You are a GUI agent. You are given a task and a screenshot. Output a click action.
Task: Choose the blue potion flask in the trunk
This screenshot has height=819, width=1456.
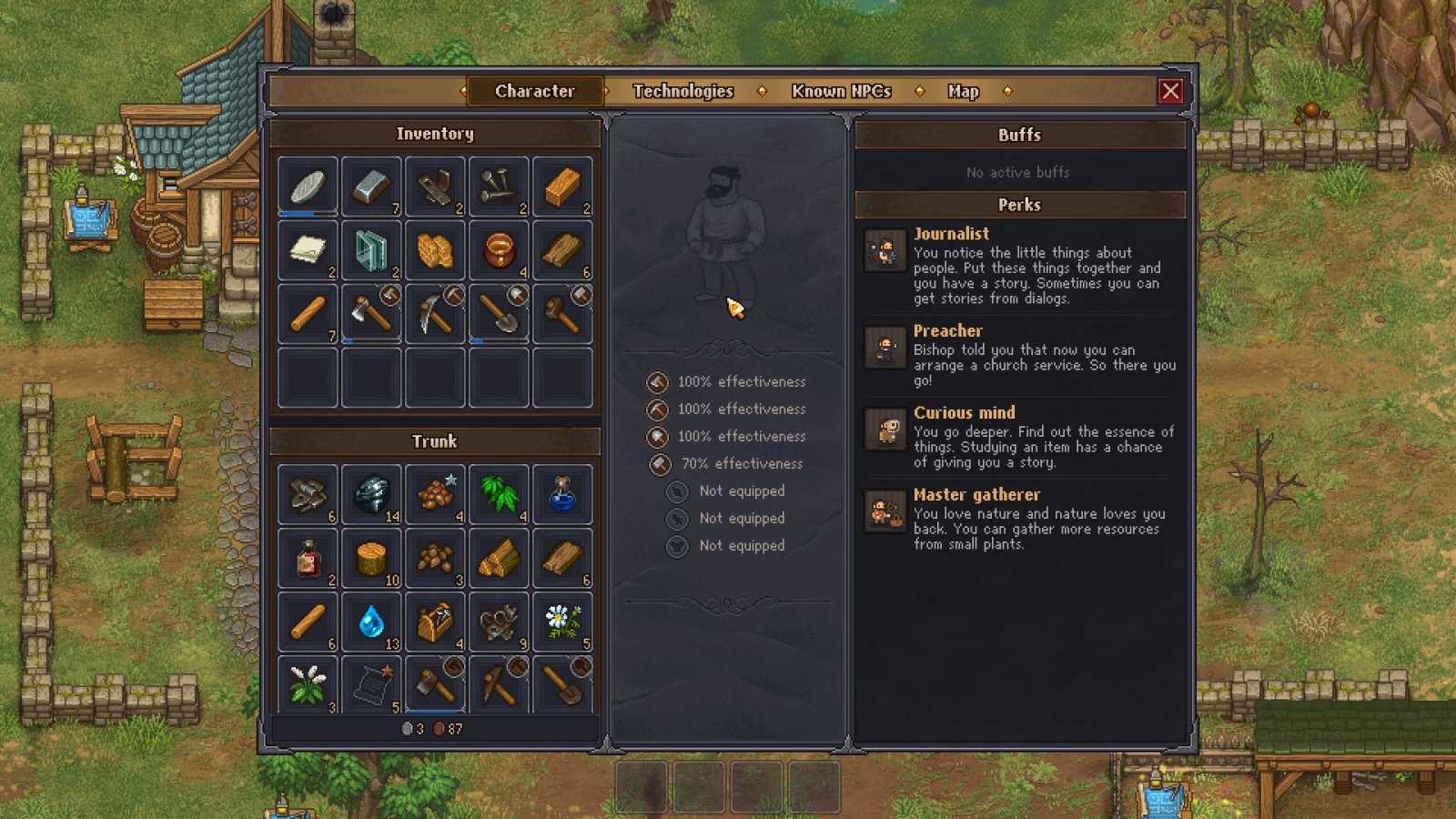pos(562,495)
